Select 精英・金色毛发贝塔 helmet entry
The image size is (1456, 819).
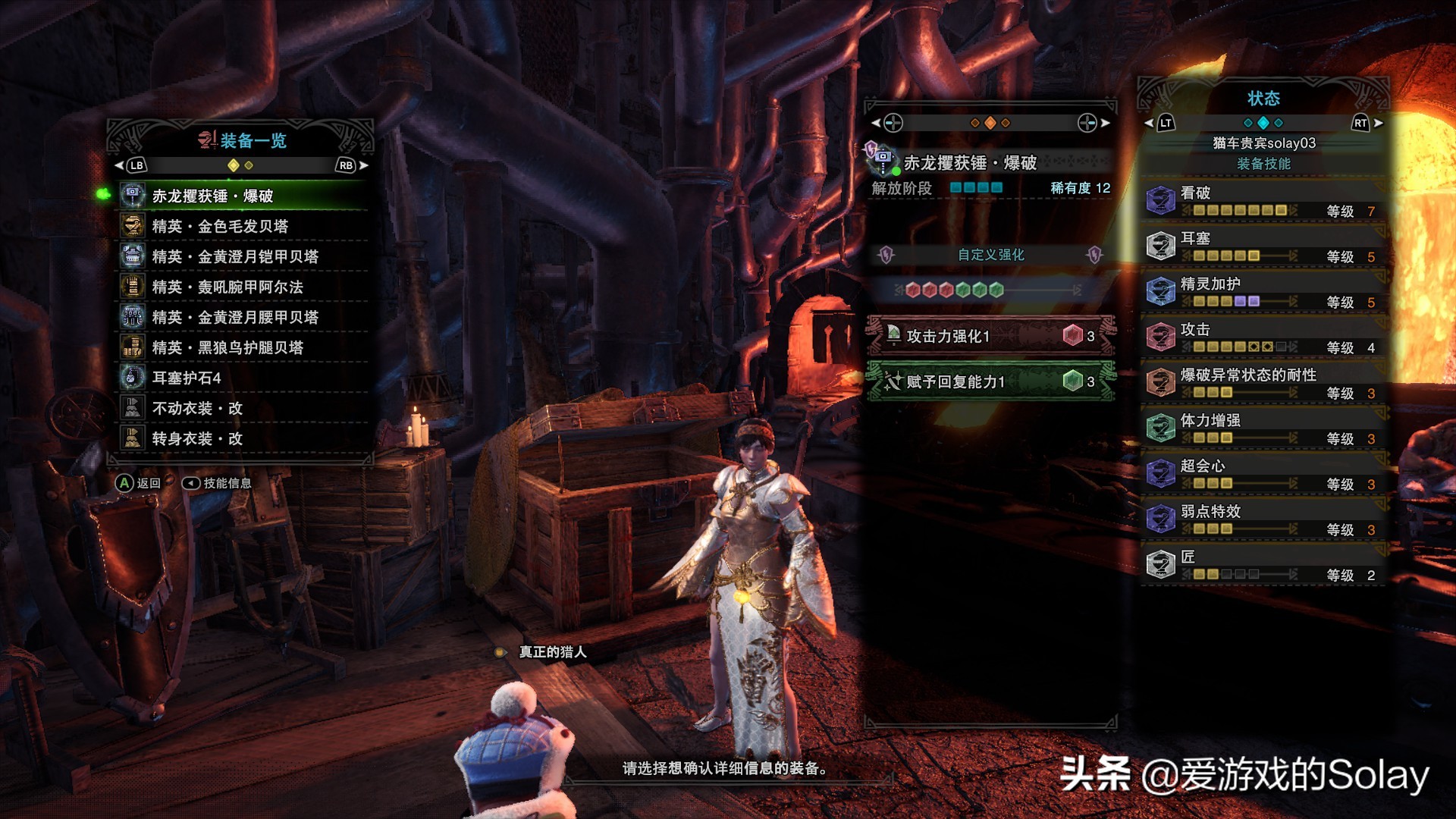[243, 226]
